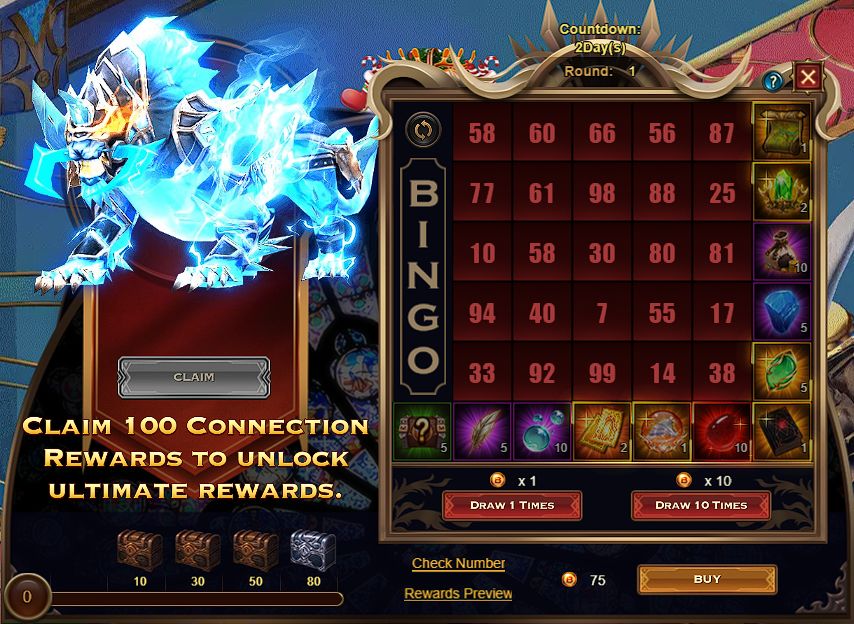This screenshot has width=854, height=624.
Task: Close the bingo event window
Action: [808, 77]
